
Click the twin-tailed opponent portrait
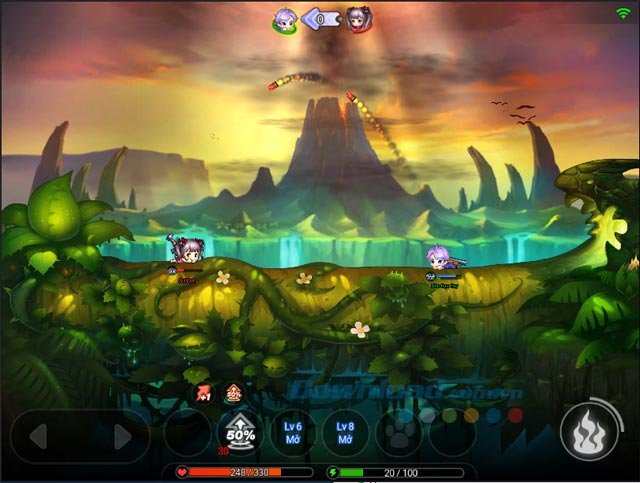pos(358,20)
